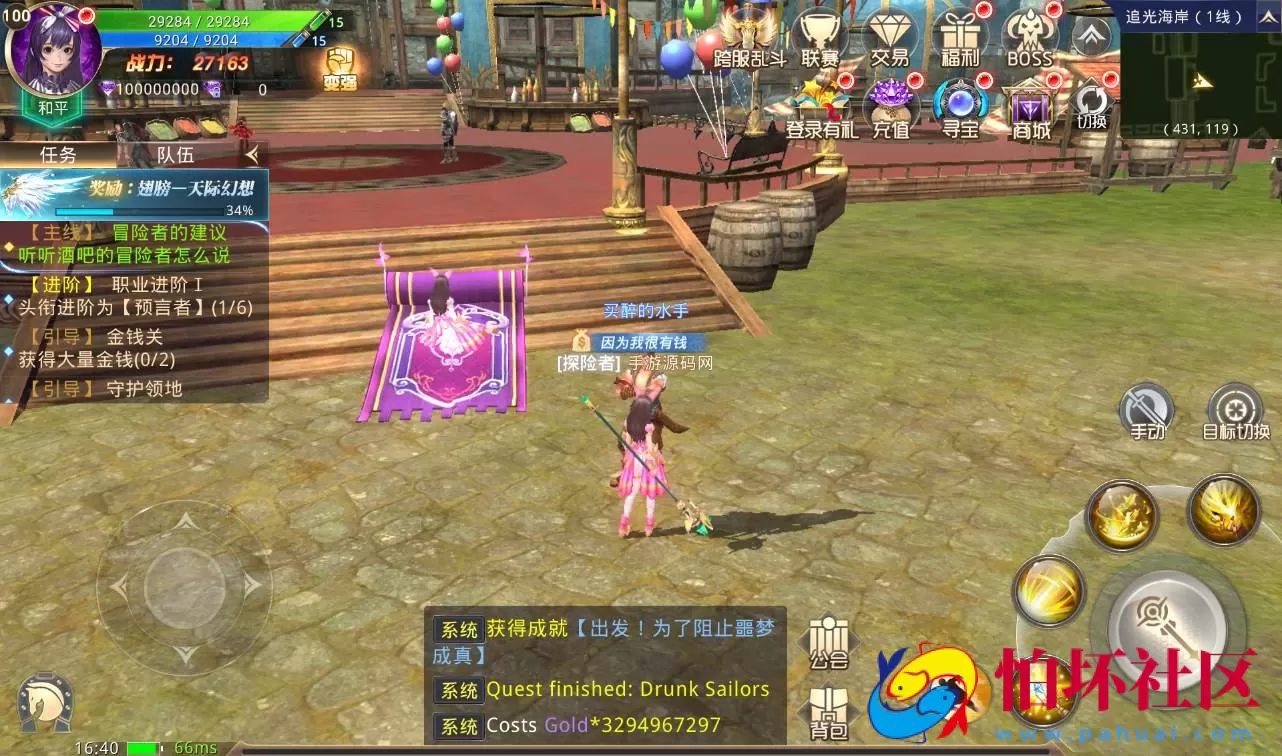The width and height of the screenshot is (1282, 756).
Task: Open the 充值 (recharge) page
Action: (889, 107)
